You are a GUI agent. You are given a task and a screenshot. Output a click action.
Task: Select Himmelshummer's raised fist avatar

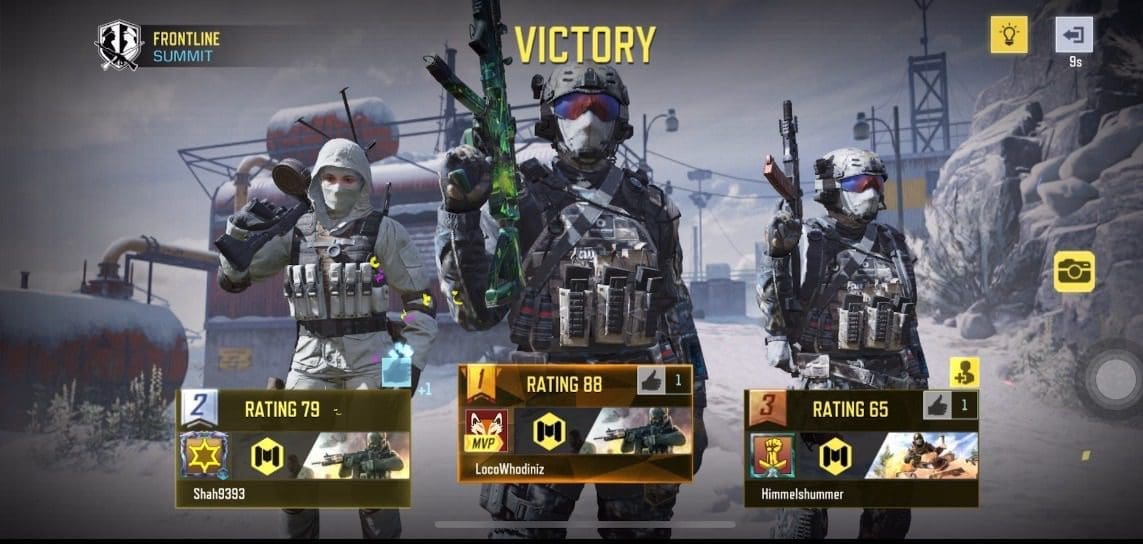[x=774, y=455]
